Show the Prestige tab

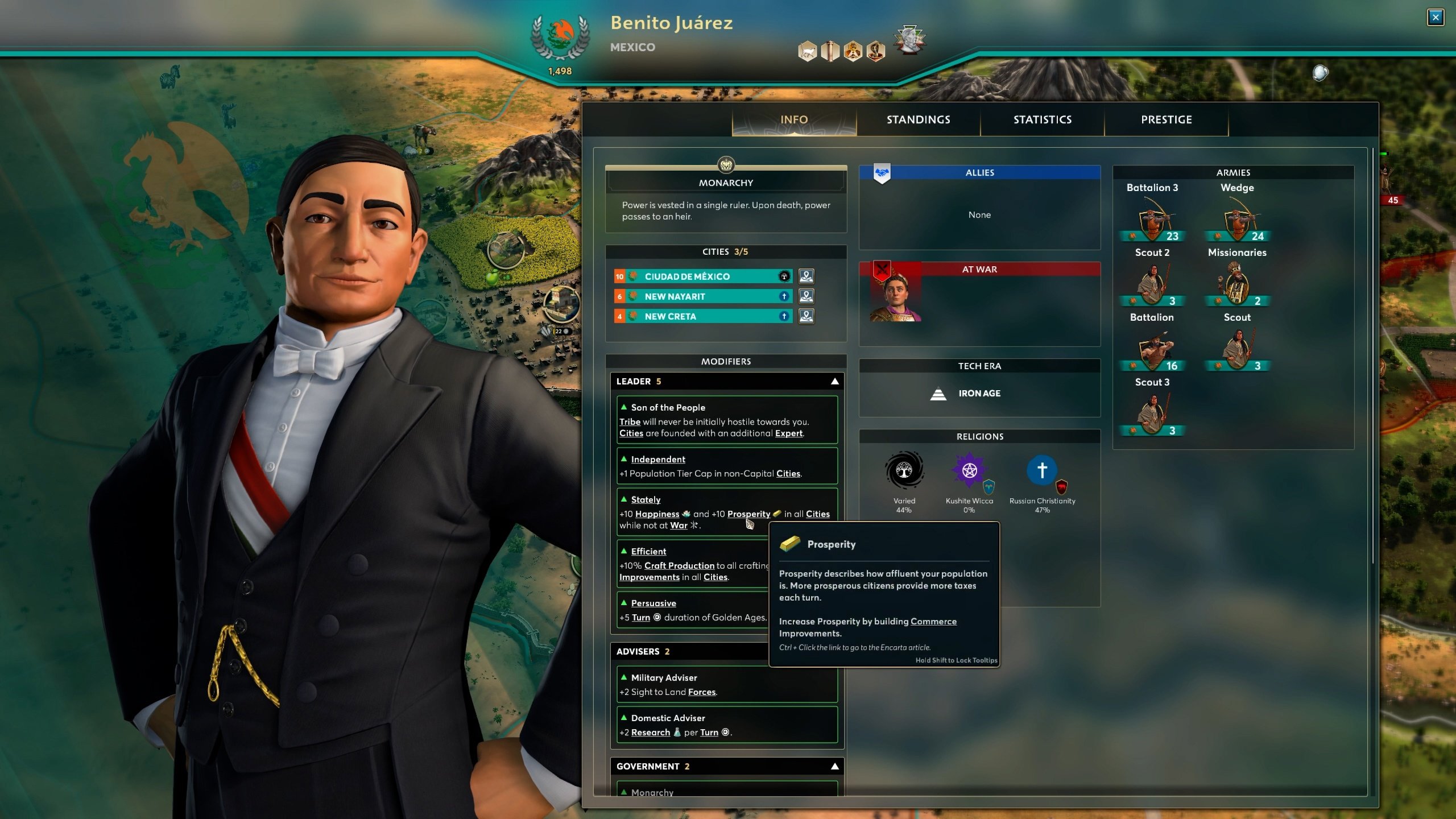1166,119
